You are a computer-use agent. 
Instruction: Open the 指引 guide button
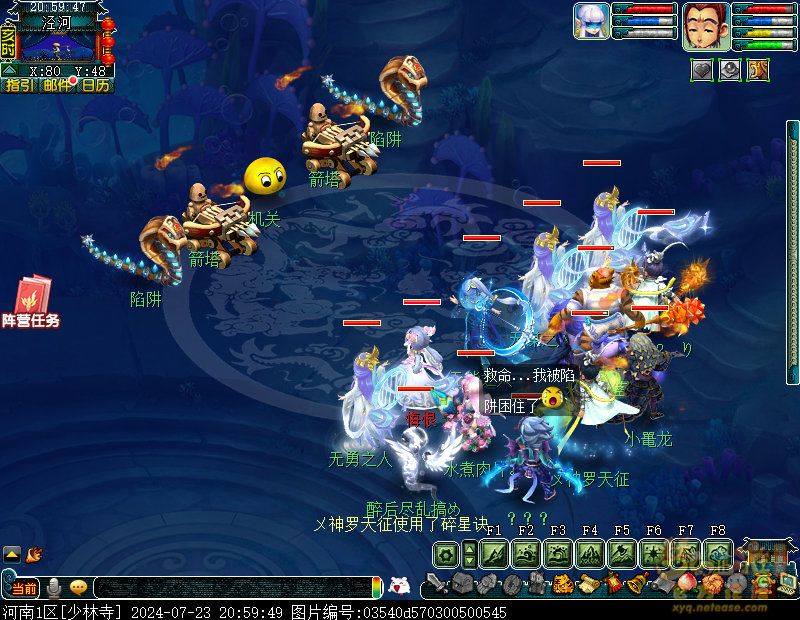[18, 86]
